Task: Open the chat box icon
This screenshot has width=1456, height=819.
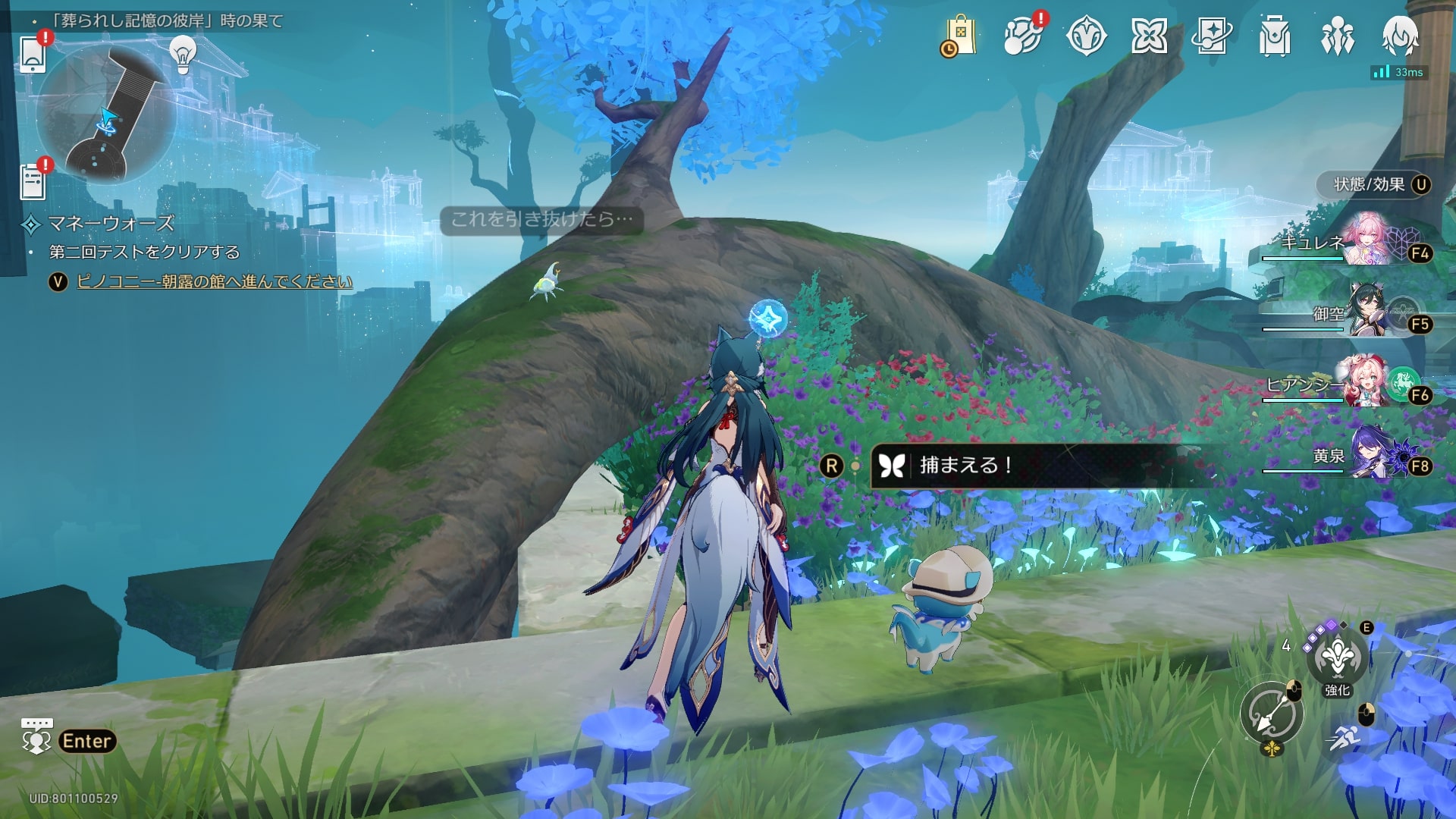Action: (36, 737)
